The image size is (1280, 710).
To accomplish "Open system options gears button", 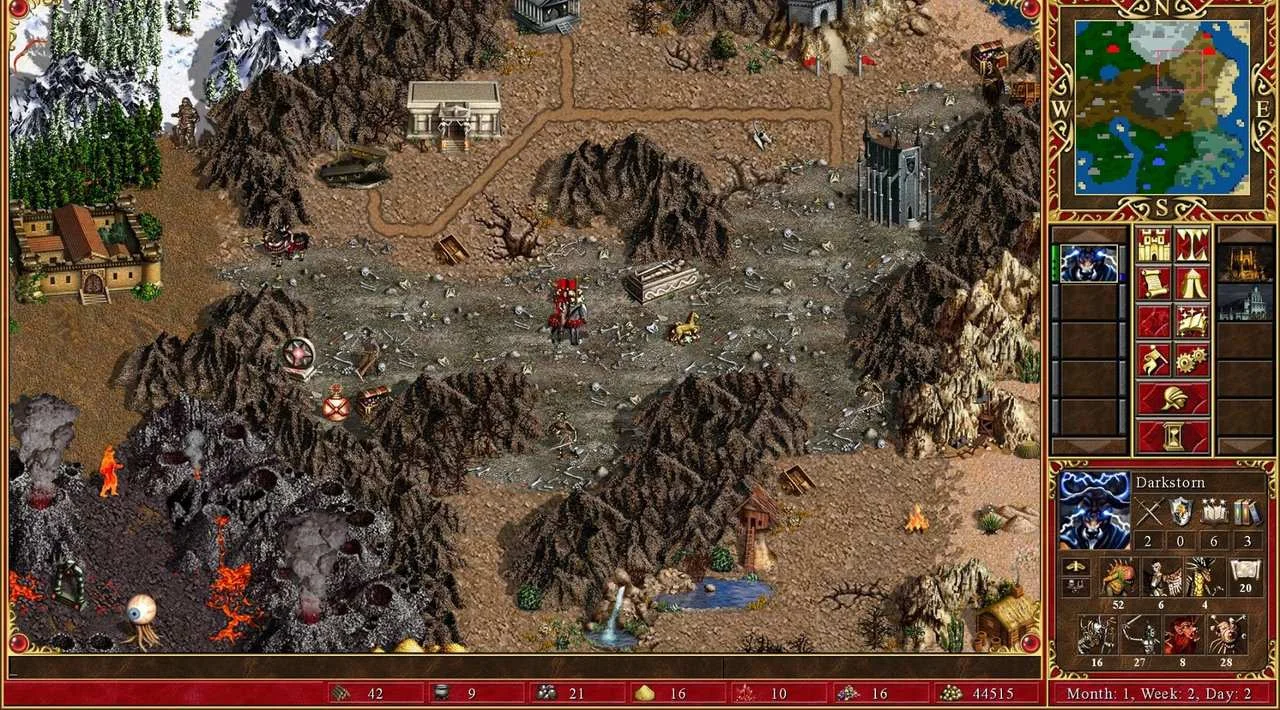I will (x=1191, y=360).
